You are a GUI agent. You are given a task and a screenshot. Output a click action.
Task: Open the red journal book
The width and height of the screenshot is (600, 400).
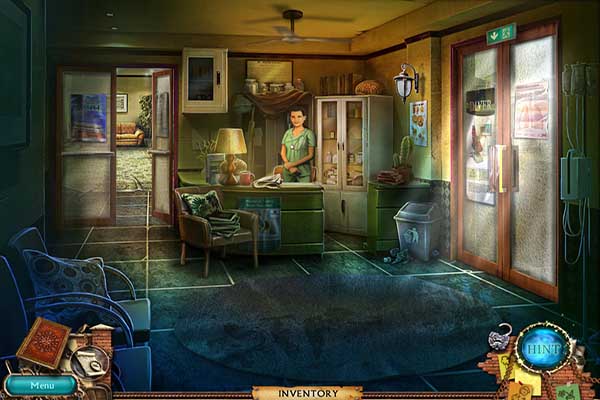click(x=44, y=342)
